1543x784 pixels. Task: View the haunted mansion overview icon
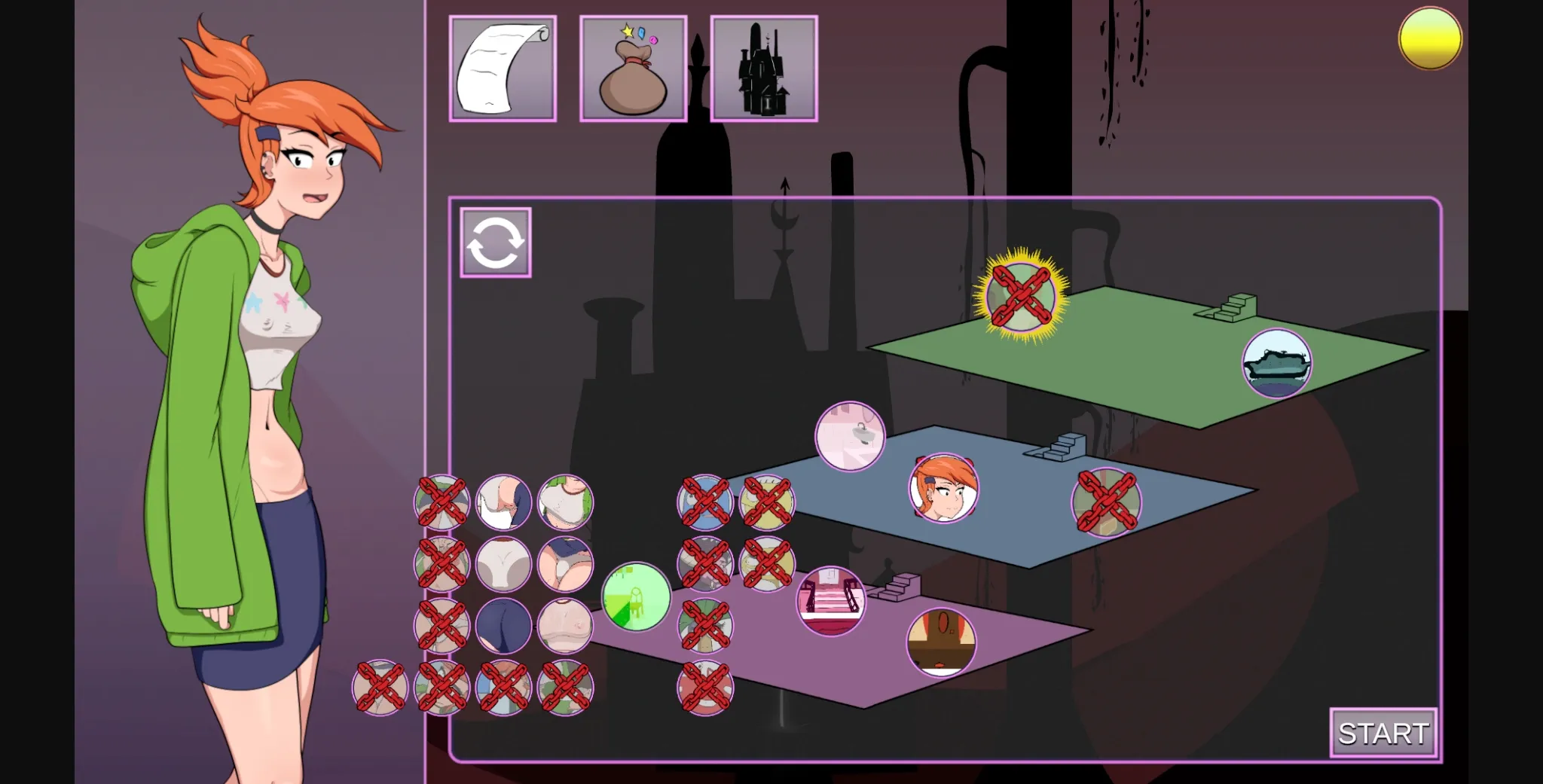tap(763, 67)
